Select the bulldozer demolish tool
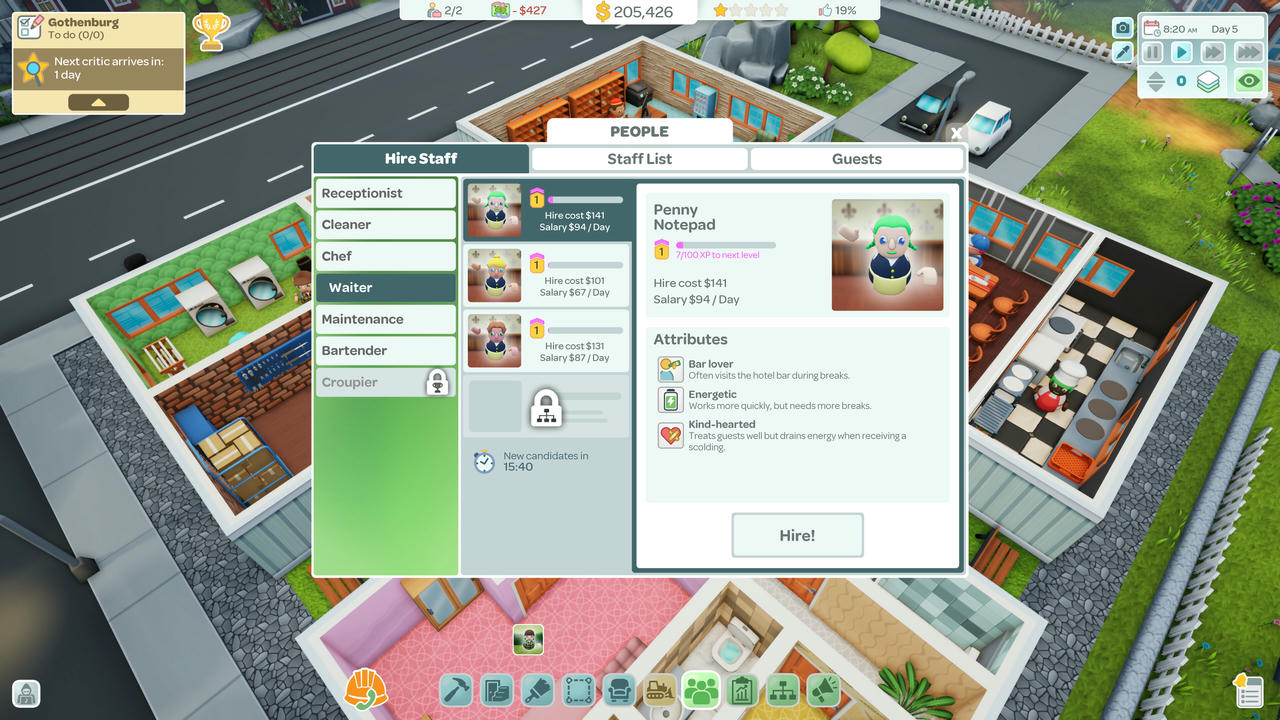The image size is (1280, 720). point(660,690)
